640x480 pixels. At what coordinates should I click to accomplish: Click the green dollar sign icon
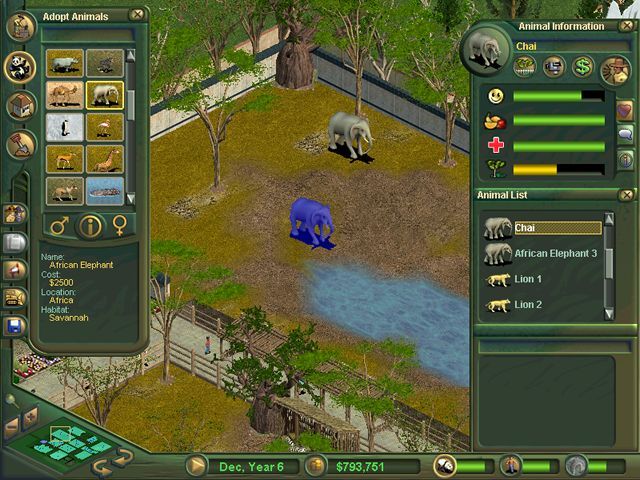583,67
